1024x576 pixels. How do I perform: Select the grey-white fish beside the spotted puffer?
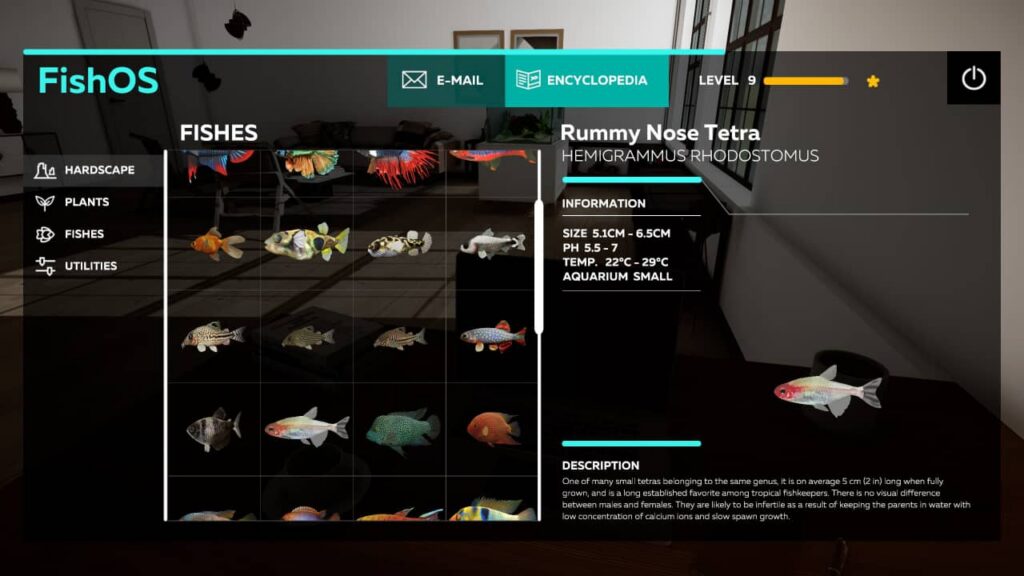coord(493,242)
